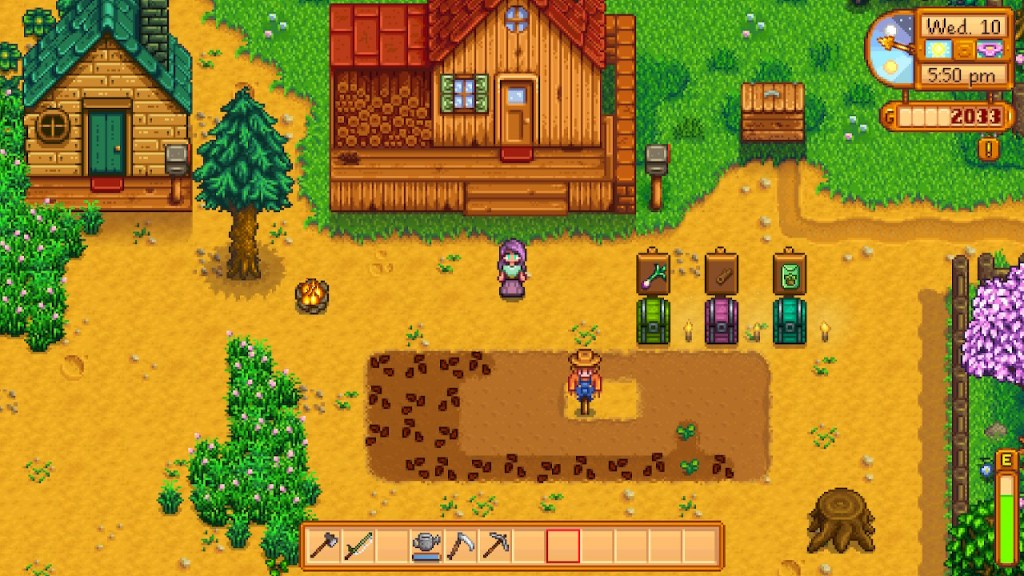This screenshot has height=576, width=1024.
Task: Switch to the scythe tool
Action: pyautogui.click(x=462, y=546)
